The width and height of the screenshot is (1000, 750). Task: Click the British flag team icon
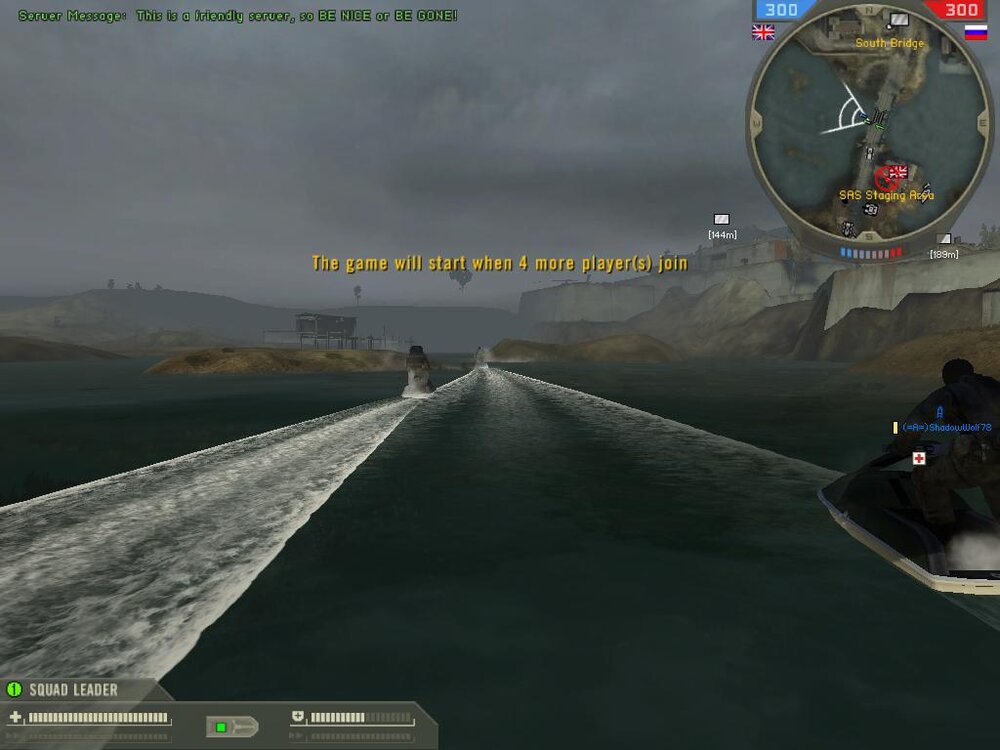pyautogui.click(x=763, y=32)
